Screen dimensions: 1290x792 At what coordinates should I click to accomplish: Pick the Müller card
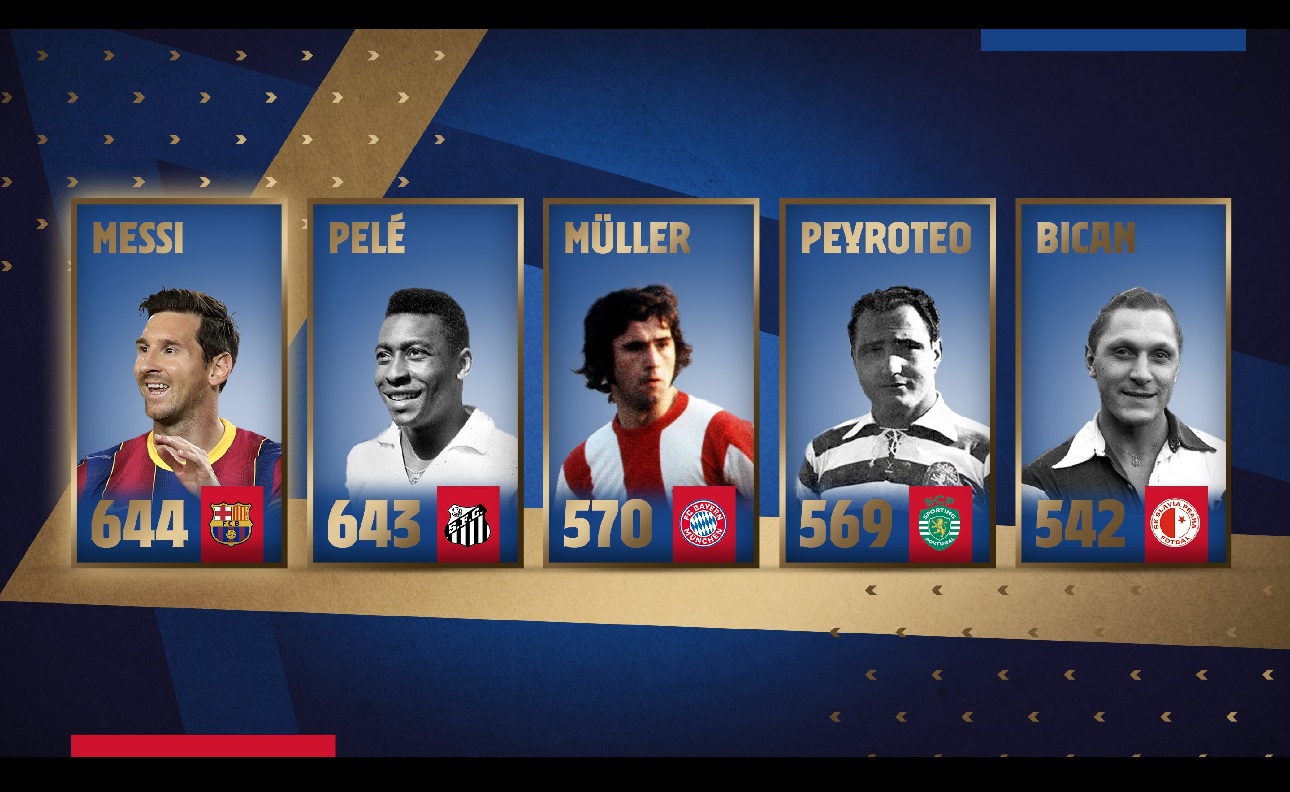click(x=651, y=383)
